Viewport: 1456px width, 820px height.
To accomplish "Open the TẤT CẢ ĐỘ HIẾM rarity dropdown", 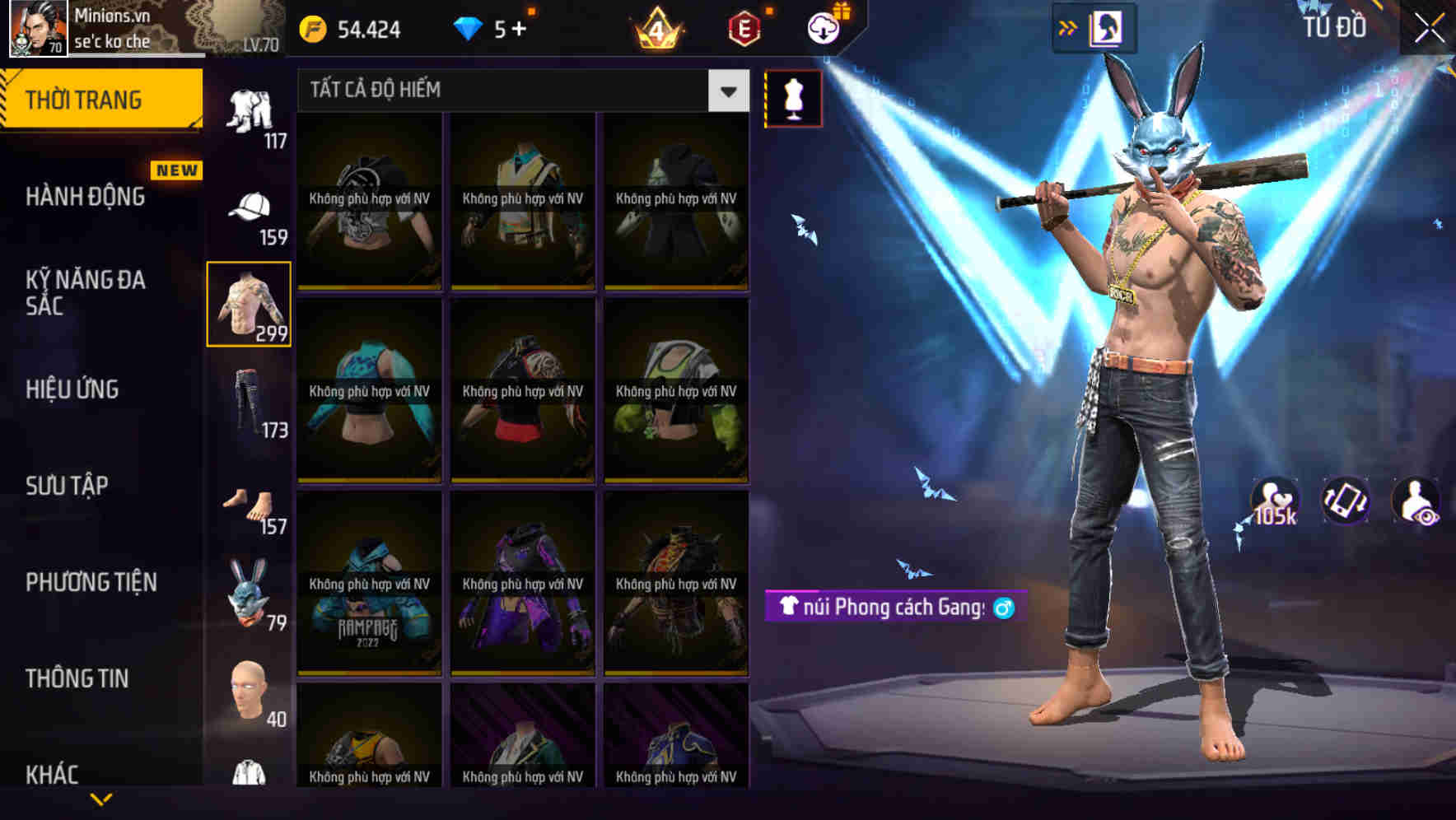I will pos(519,91).
